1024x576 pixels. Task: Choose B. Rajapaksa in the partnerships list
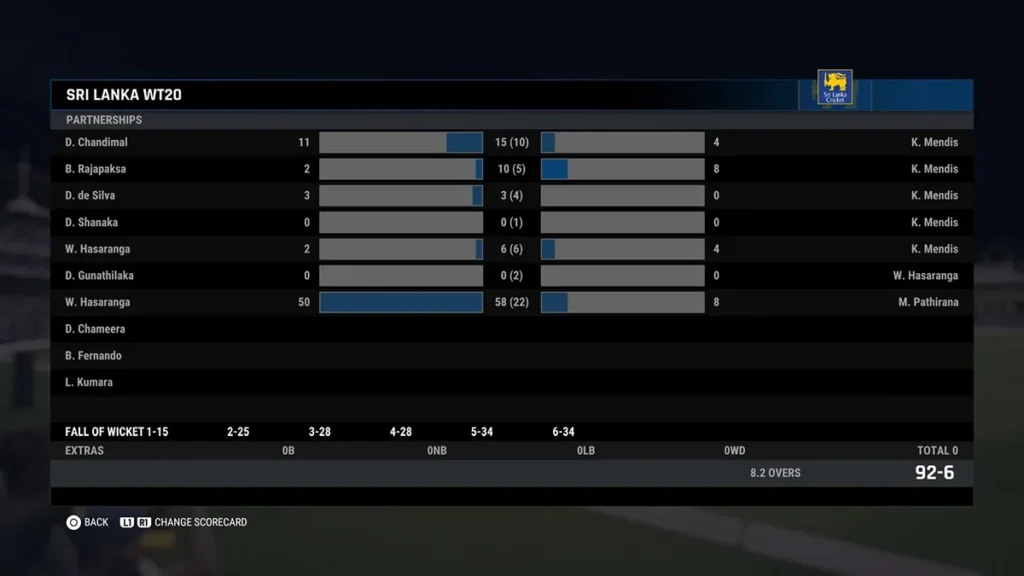point(96,169)
